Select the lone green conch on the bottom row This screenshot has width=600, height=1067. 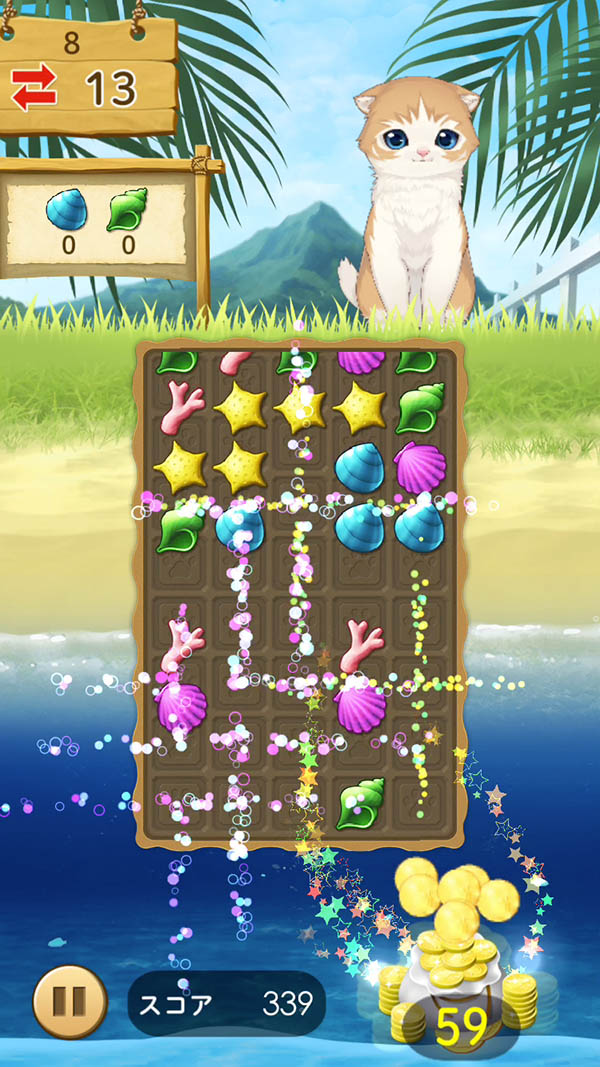(x=360, y=802)
